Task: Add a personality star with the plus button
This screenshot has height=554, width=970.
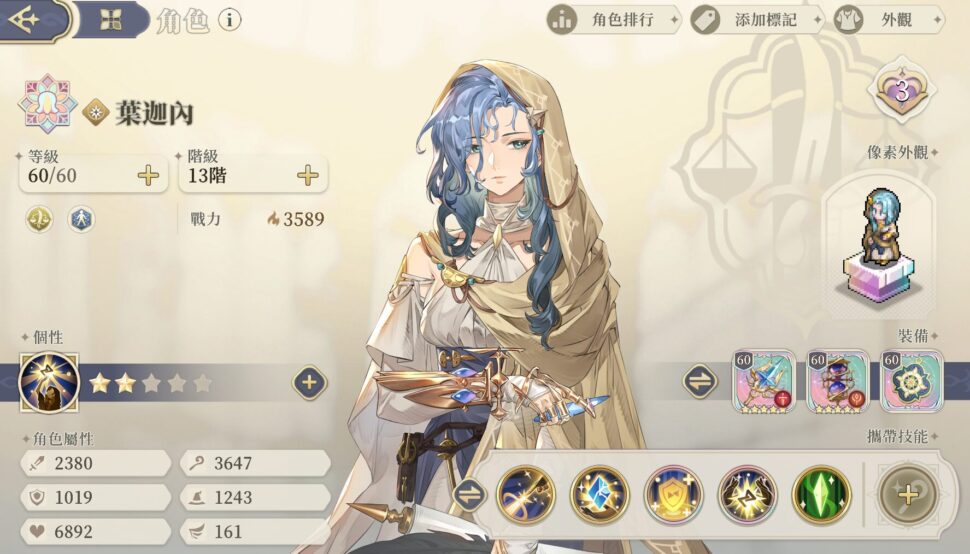Action: pos(309,382)
